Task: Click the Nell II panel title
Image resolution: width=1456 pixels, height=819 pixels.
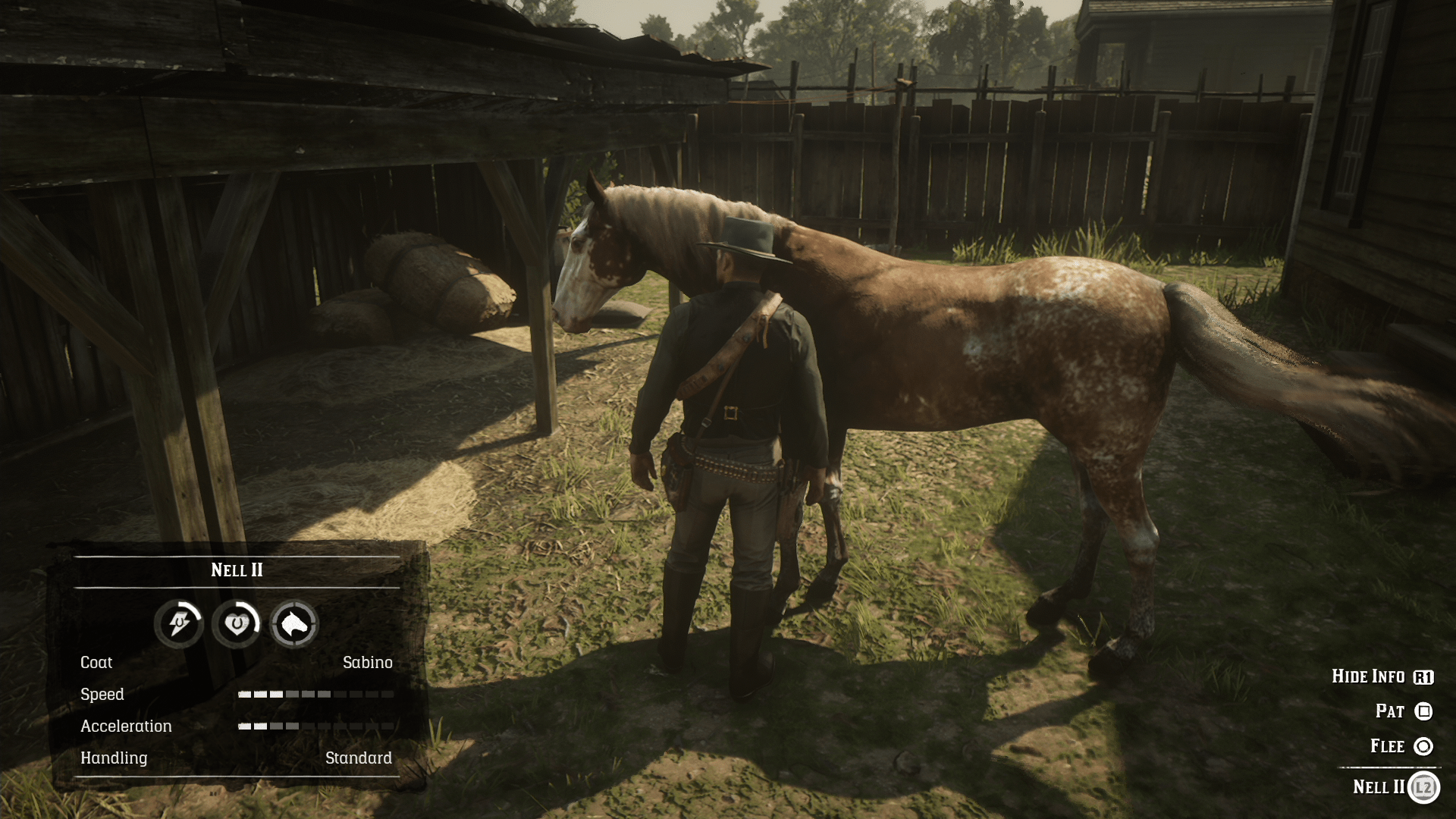Action: pyautogui.click(x=237, y=570)
